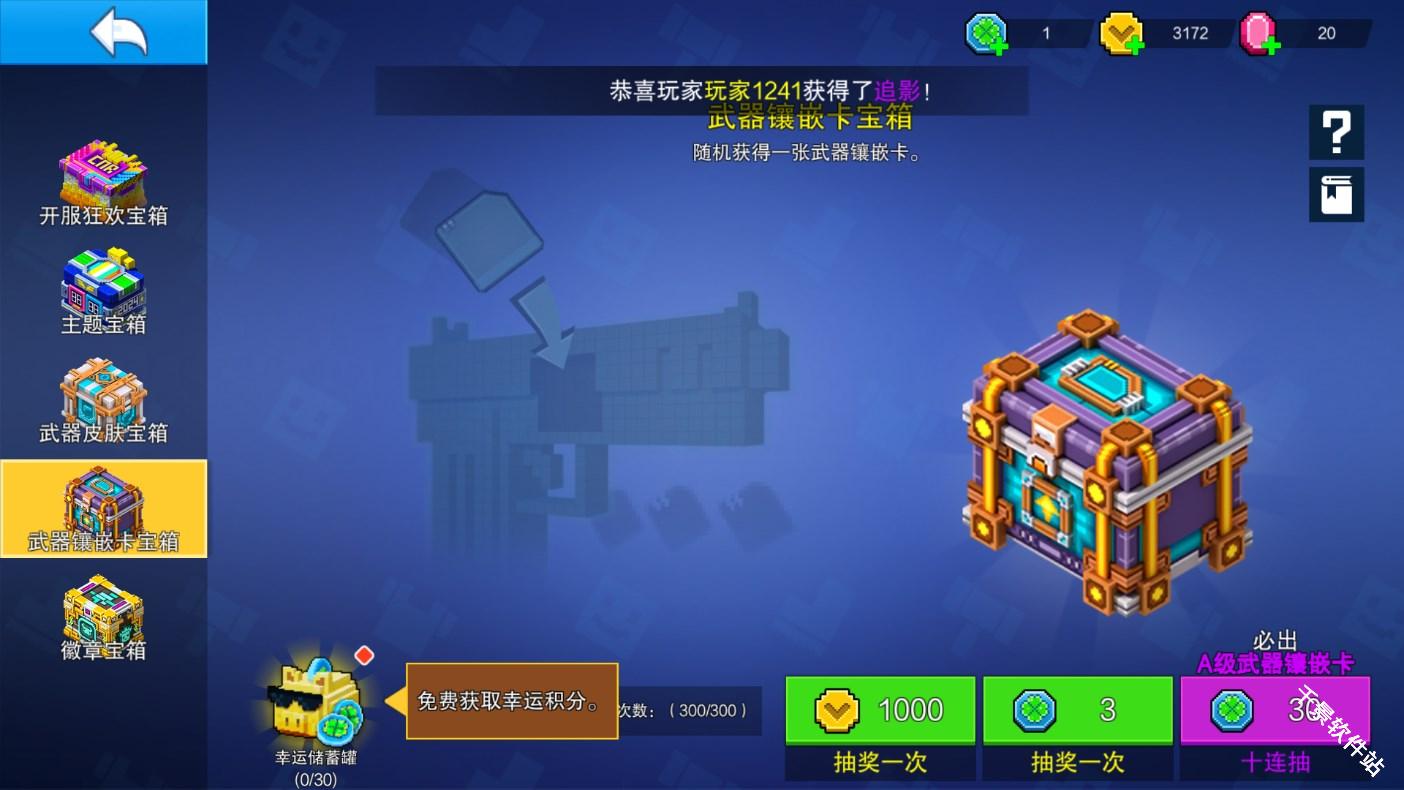The height and width of the screenshot is (790, 1404).
Task: Draw once using 3 green gems
Action: pyautogui.click(x=1078, y=710)
